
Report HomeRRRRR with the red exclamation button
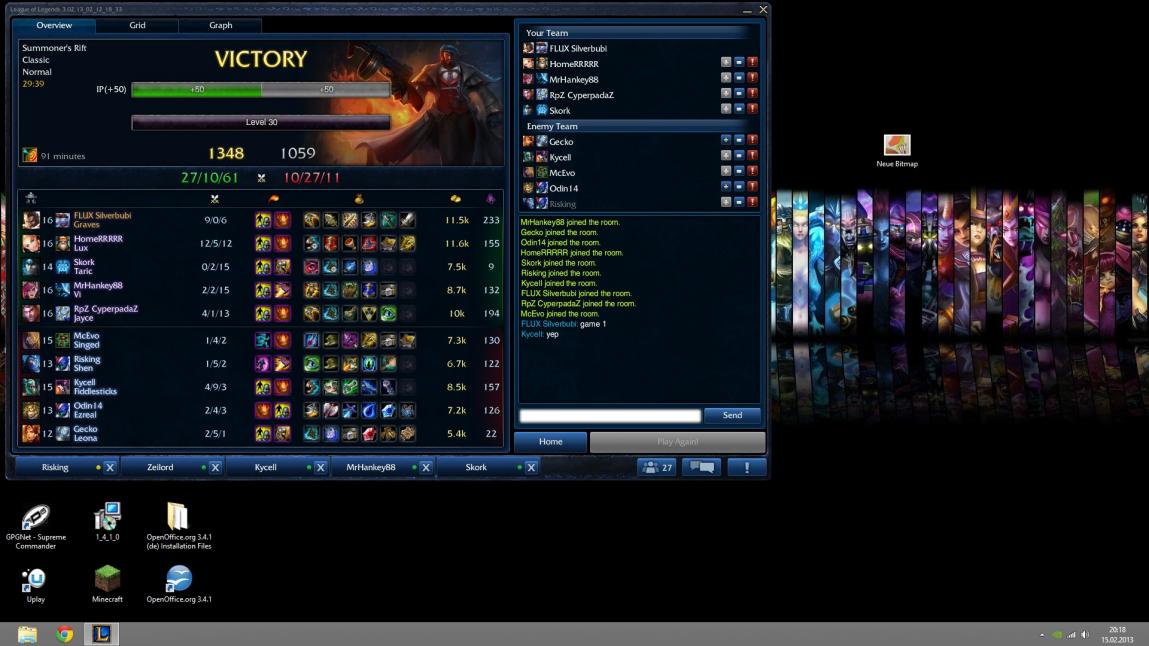(752, 63)
